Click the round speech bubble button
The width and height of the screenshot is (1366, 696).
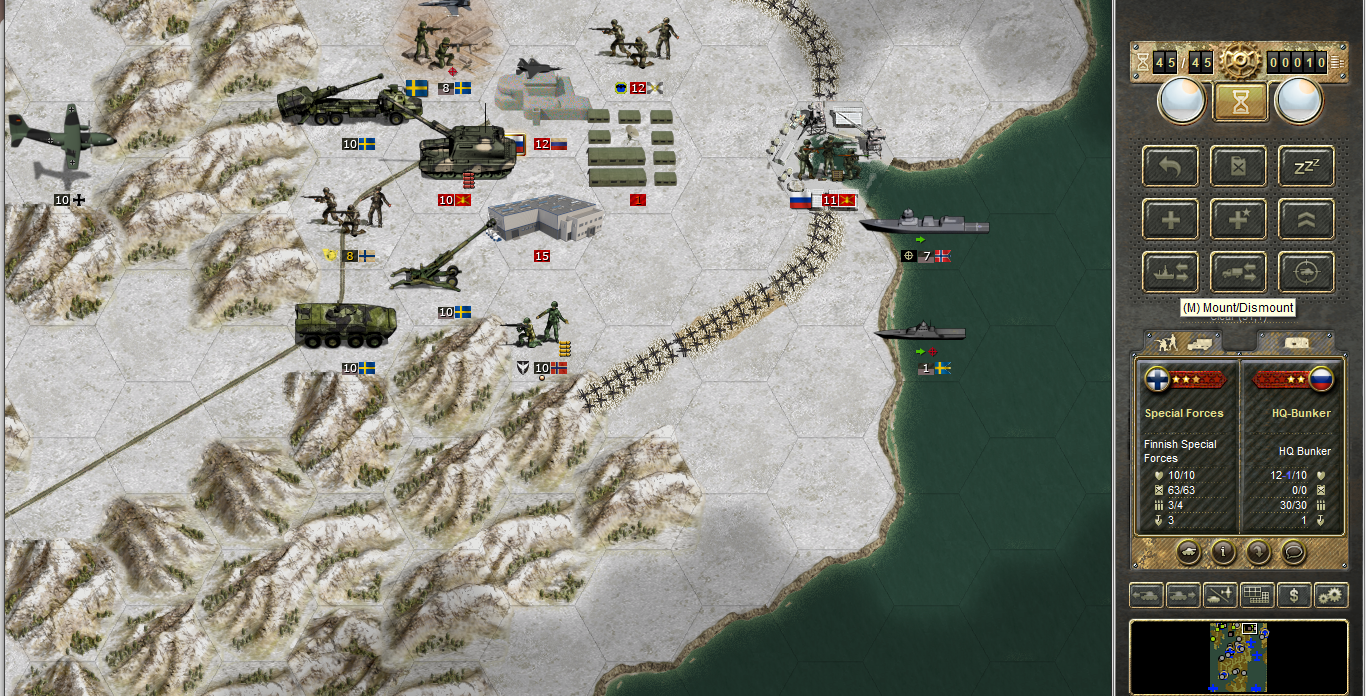coord(1294,550)
